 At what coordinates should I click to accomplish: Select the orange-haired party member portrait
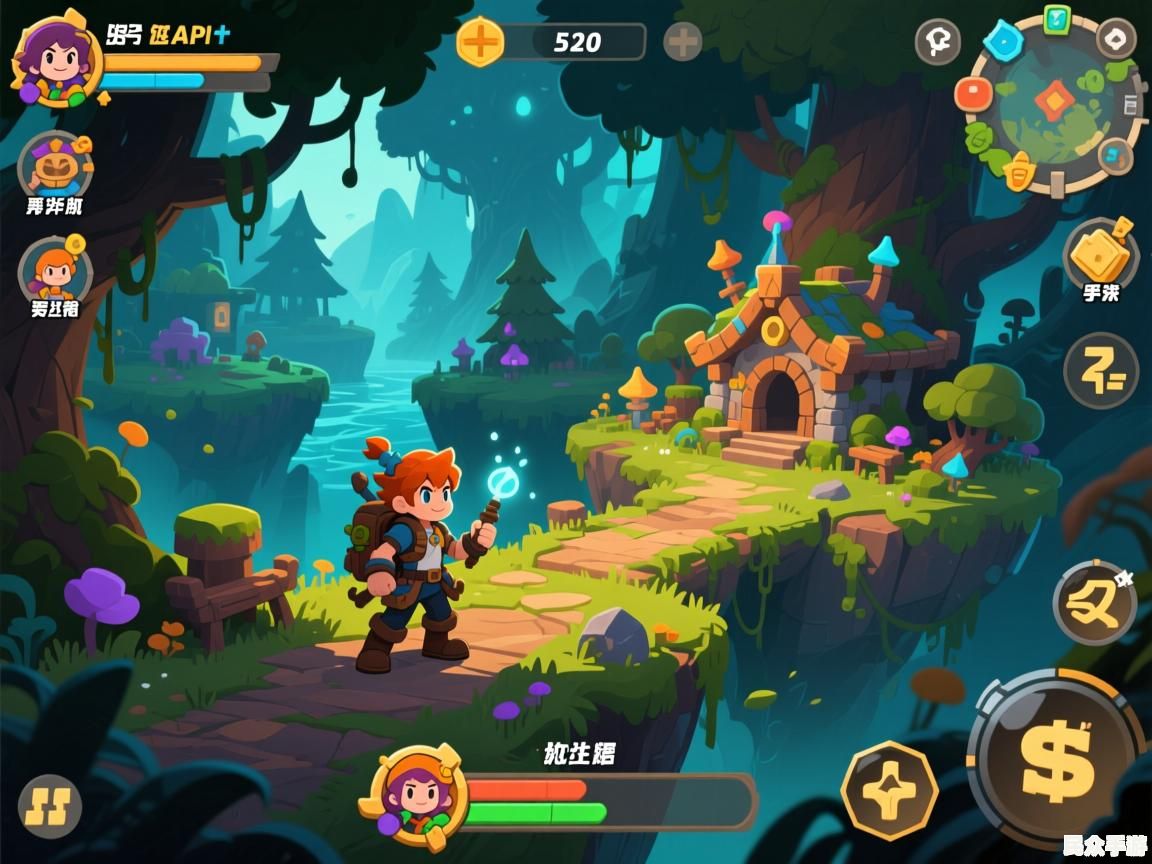[56, 270]
